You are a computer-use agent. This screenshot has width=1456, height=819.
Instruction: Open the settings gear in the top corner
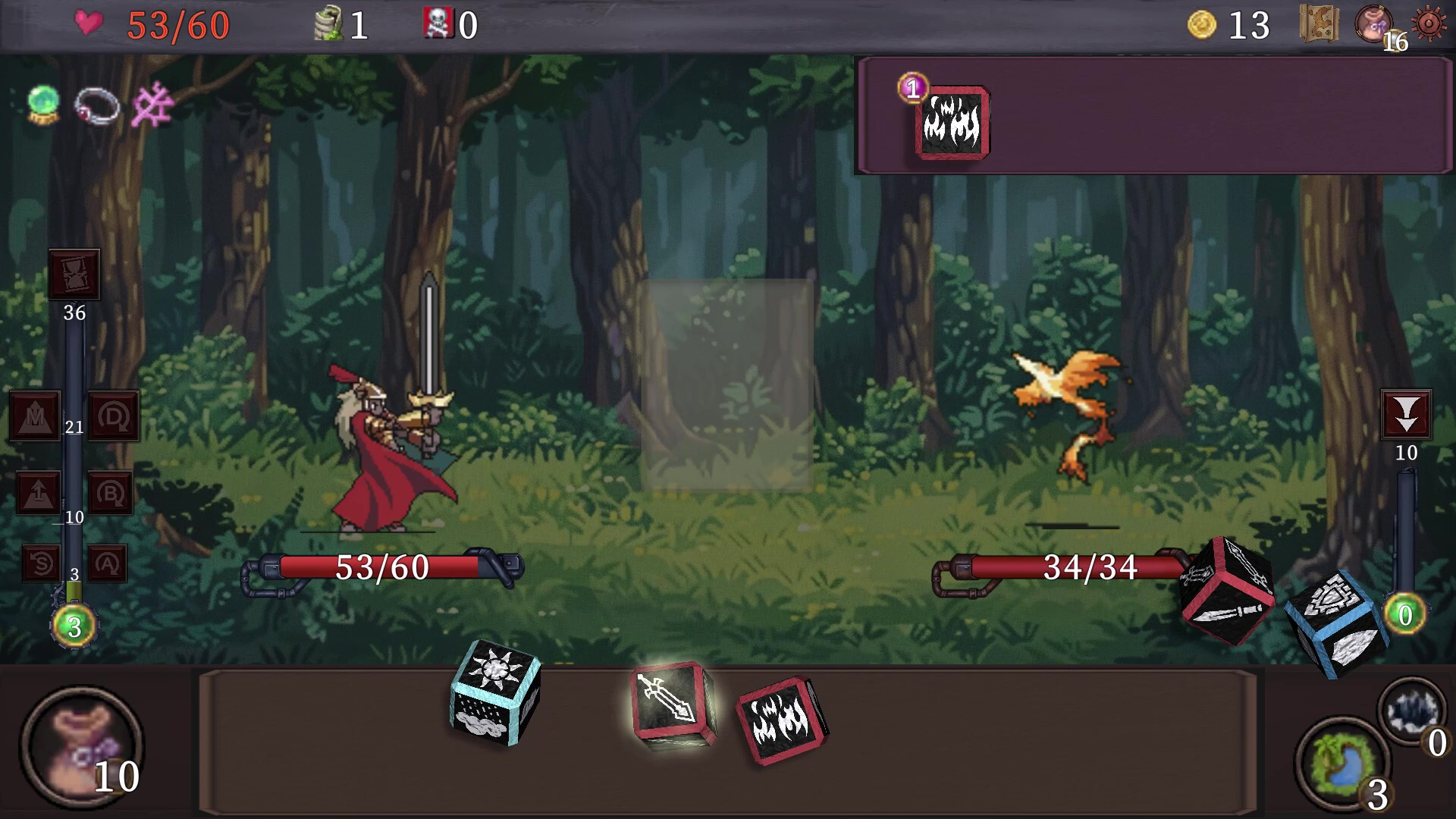(x=1429, y=23)
